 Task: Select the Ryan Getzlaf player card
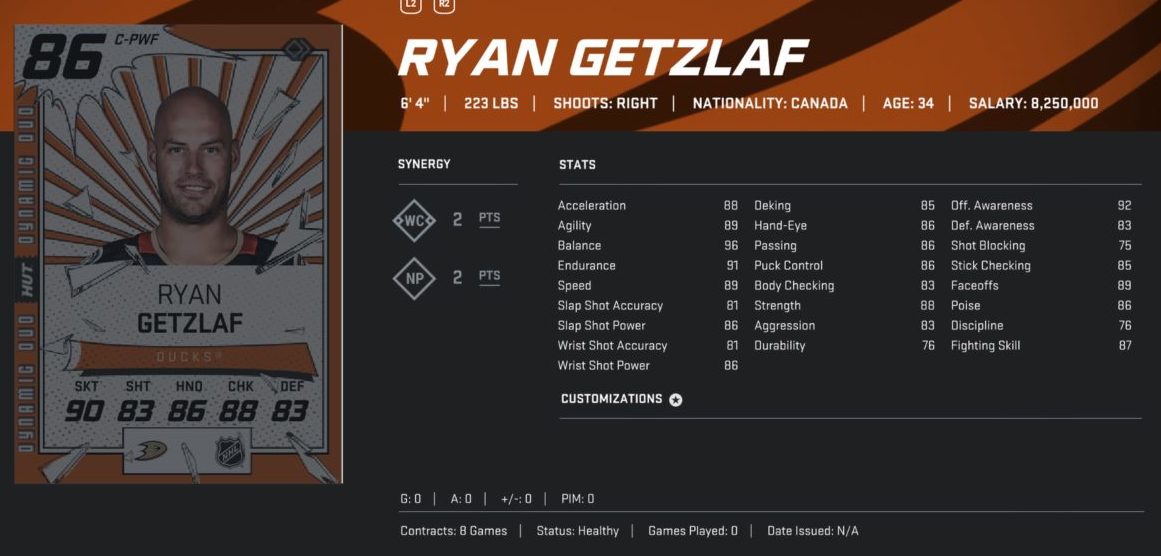coord(178,255)
